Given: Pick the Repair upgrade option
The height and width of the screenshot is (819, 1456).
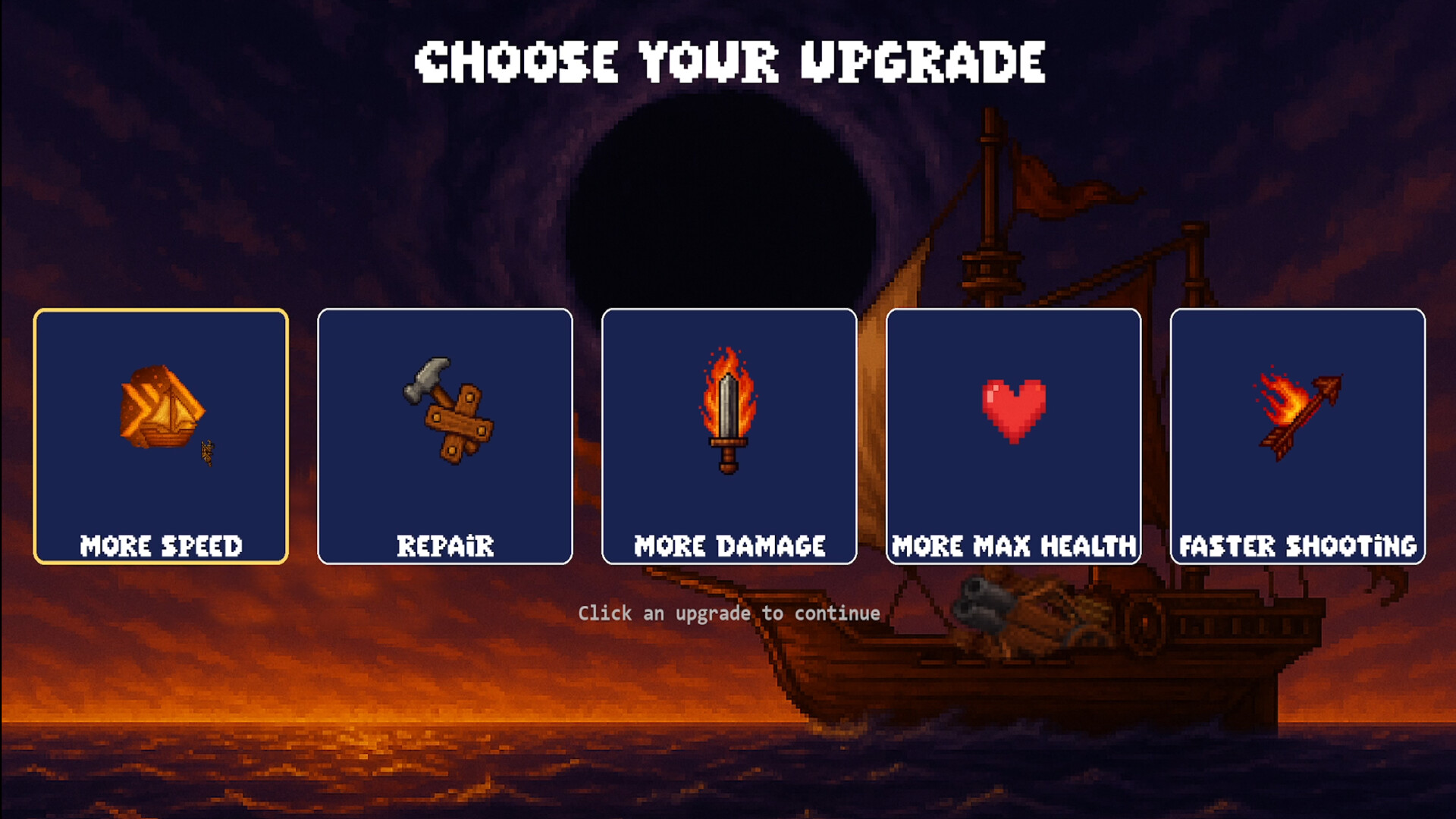Looking at the screenshot, I should pyautogui.click(x=446, y=436).
